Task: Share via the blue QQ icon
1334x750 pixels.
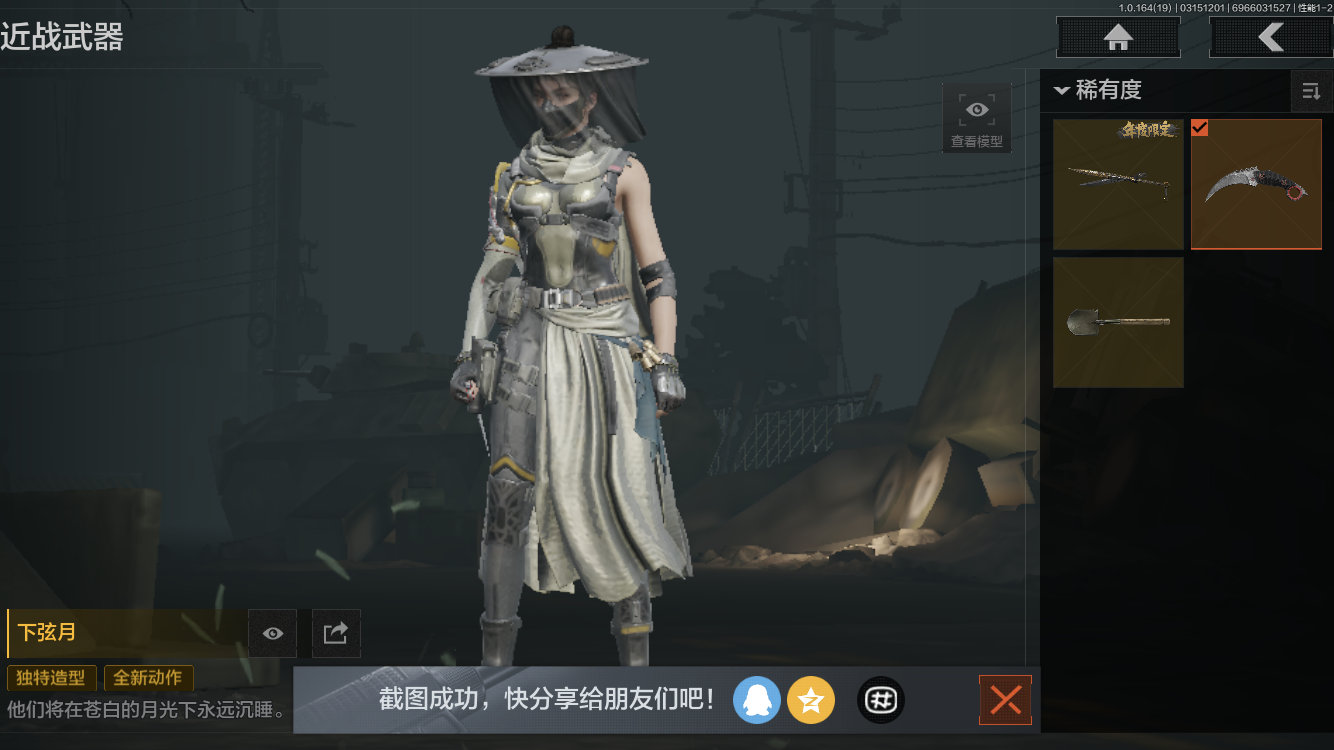Action: point(757,700)
